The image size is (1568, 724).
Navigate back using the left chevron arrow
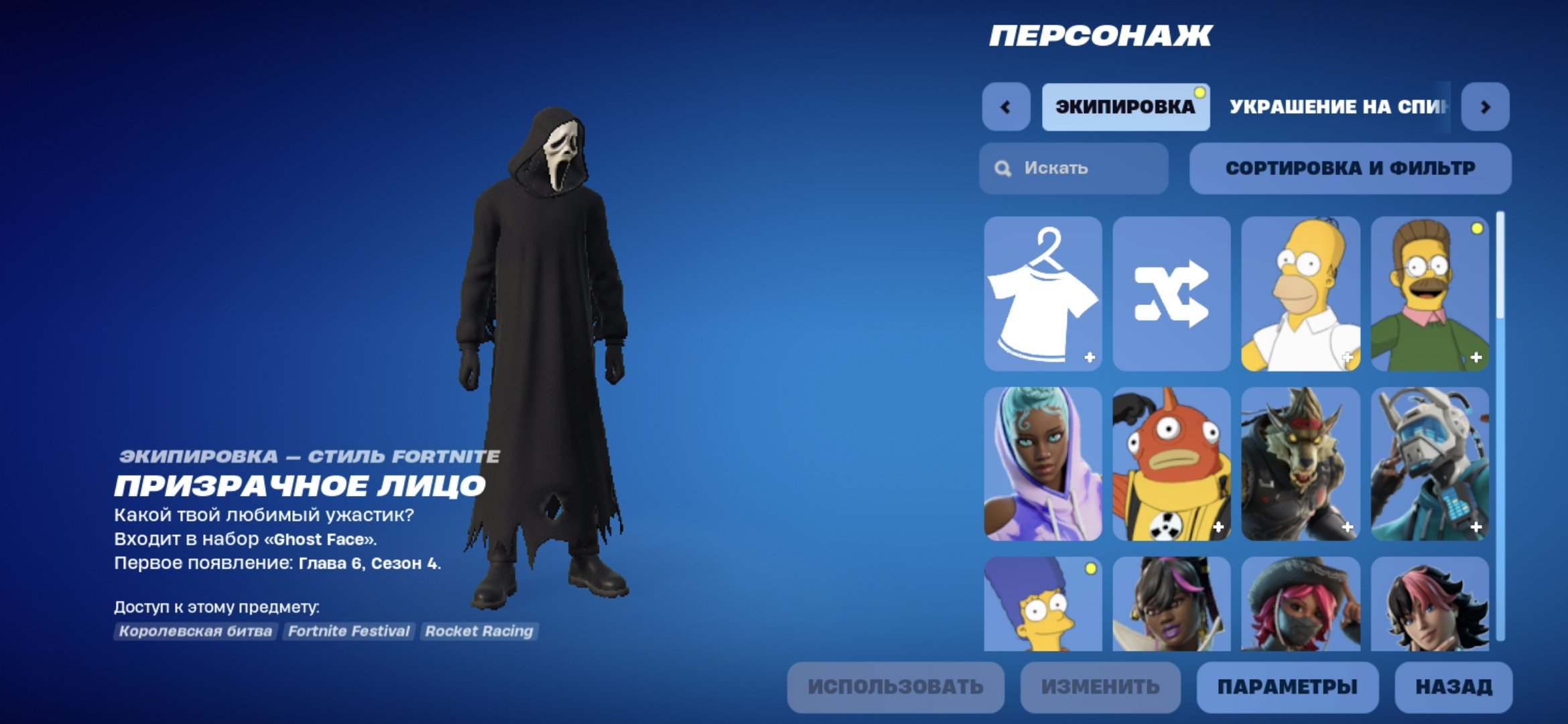[x=1006, y=105]
